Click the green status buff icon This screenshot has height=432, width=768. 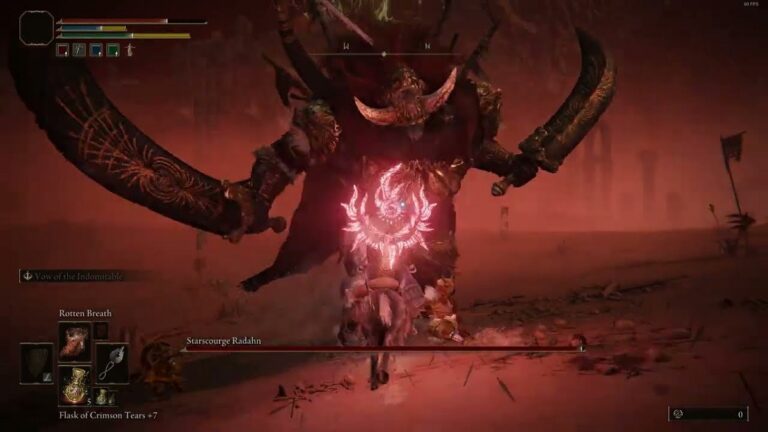113,49
